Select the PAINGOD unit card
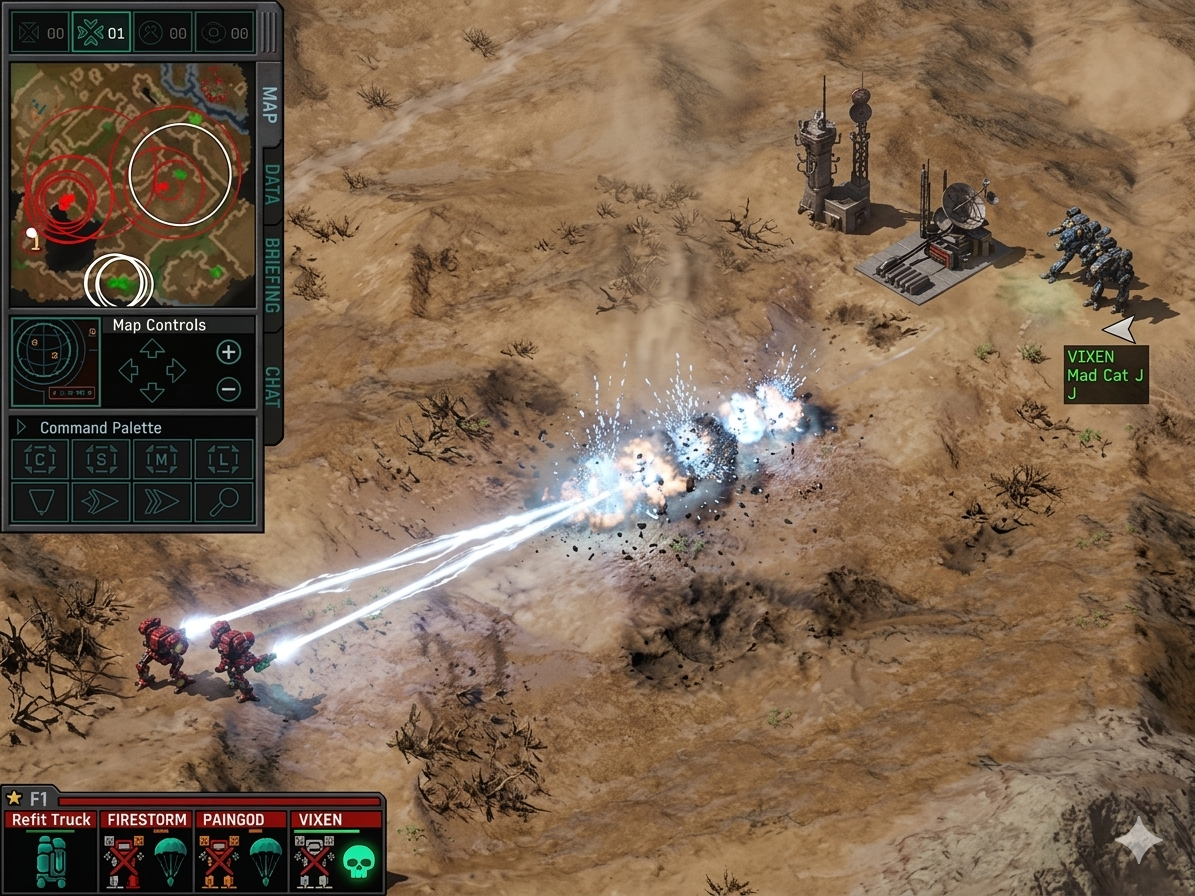Image resolution: width=1195 pixels, height=896 pixels. click(241, 851)
